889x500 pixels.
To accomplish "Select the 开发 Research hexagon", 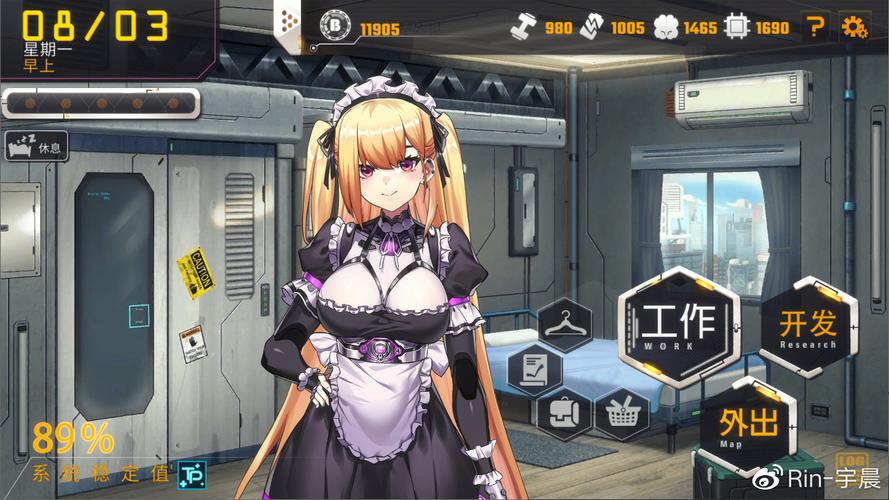I will click(808, 327).
